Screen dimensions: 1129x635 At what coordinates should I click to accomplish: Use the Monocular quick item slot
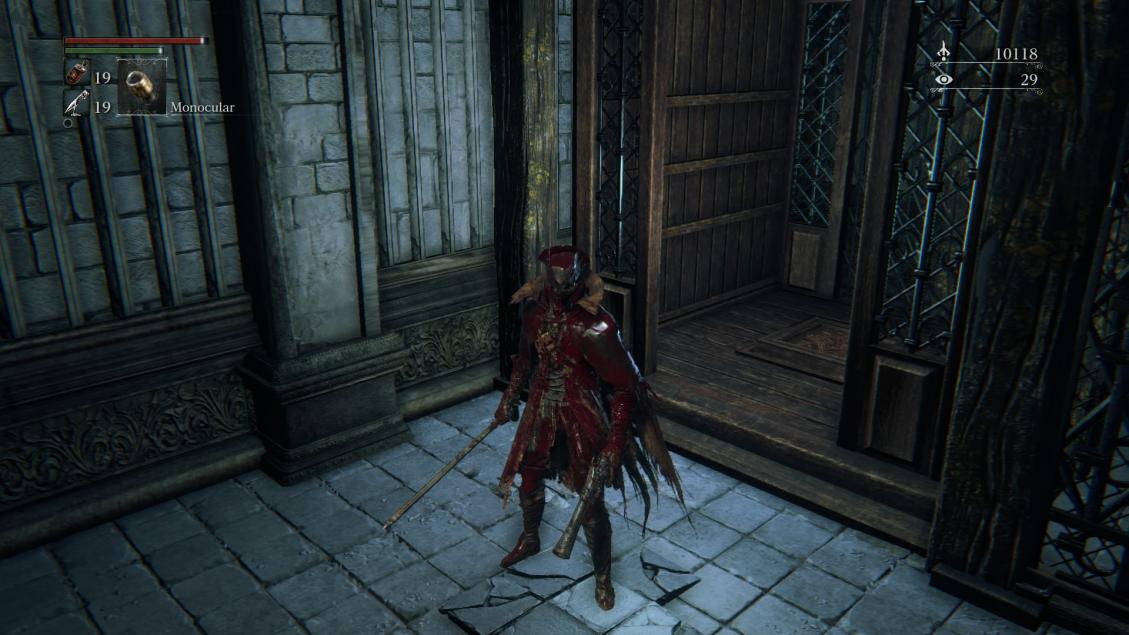click(141, 87)
